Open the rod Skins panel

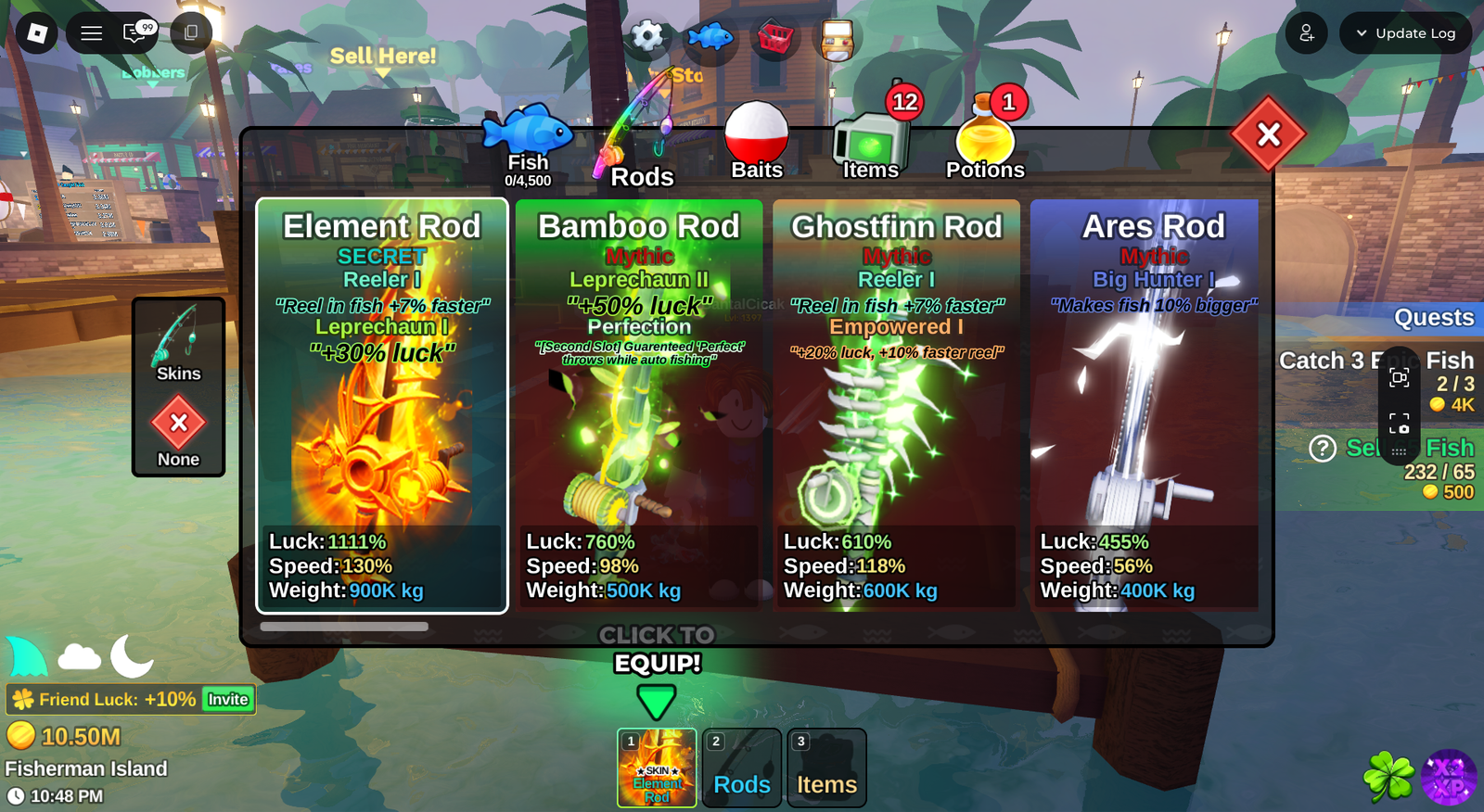(x=178, y=345)
